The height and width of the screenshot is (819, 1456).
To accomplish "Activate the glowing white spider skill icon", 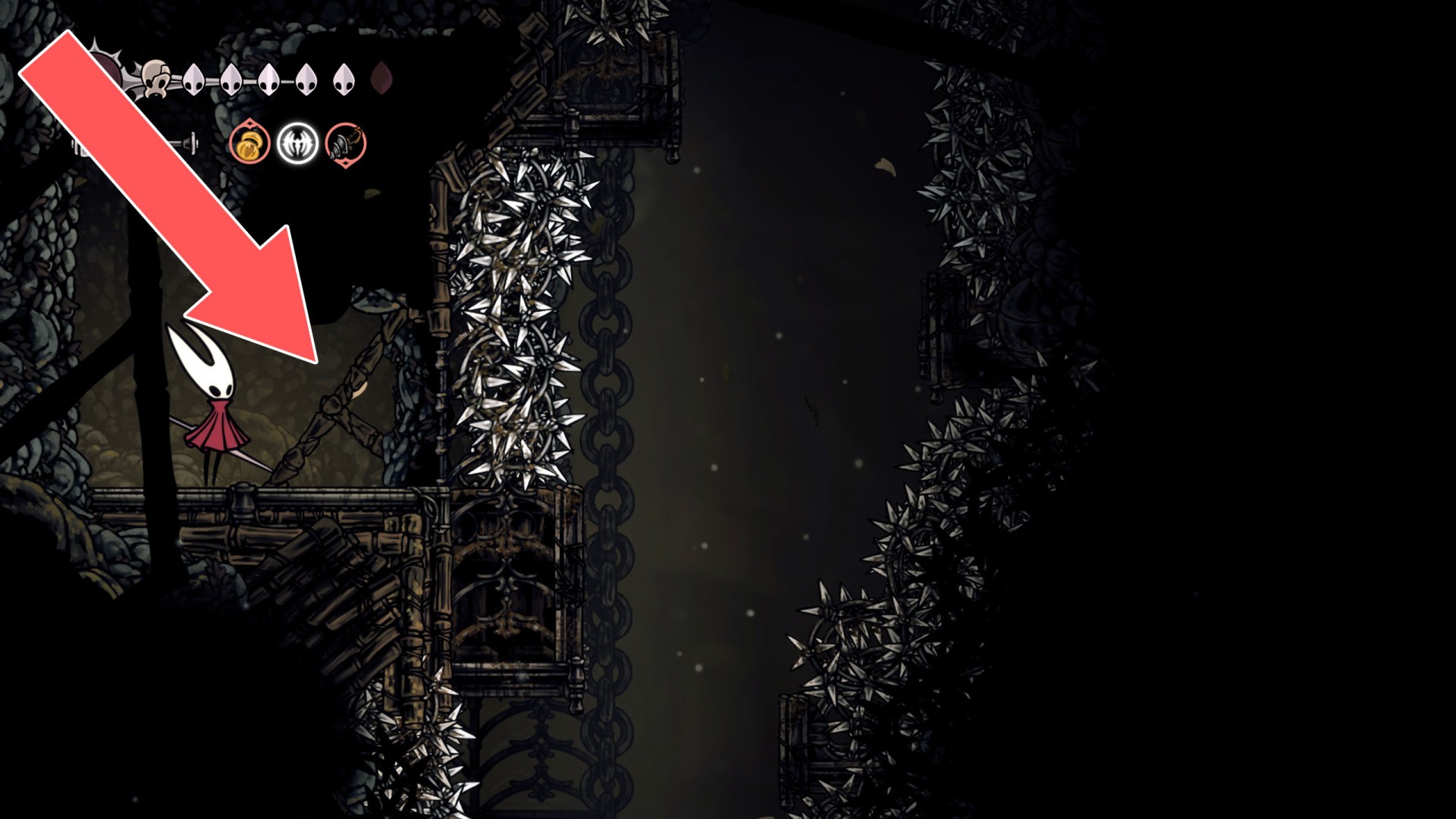I will 297,143.
